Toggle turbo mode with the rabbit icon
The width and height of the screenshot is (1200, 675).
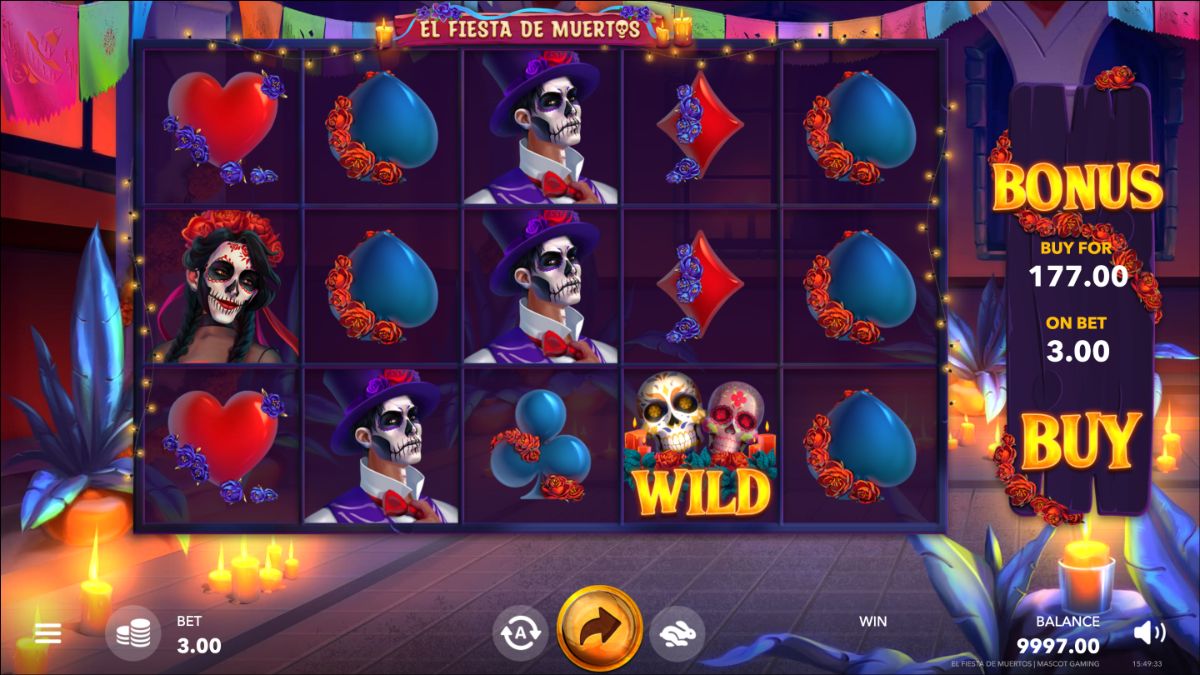[x=677, y=632]
